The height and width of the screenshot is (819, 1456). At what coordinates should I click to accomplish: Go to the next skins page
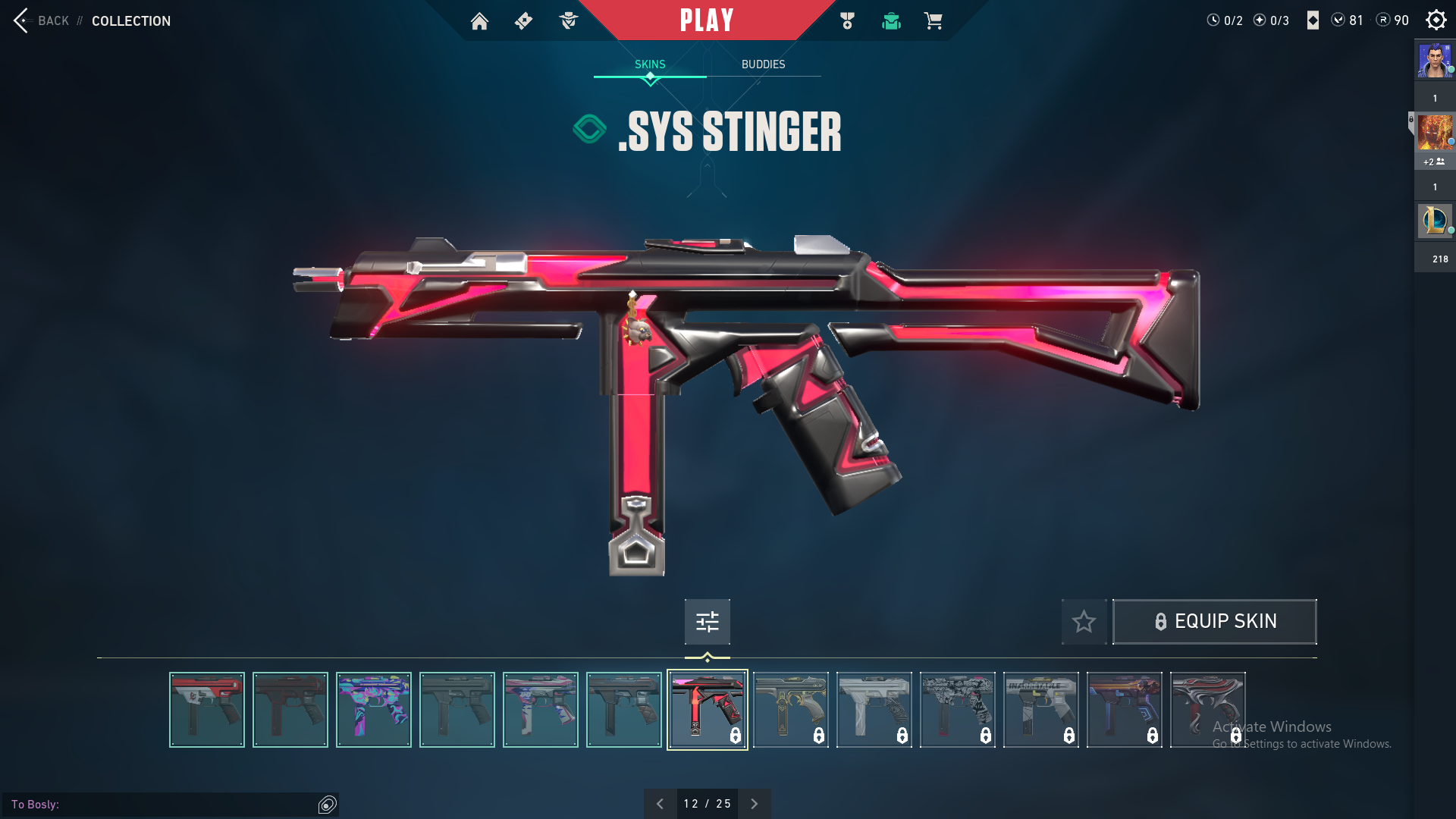coord(754,804)
